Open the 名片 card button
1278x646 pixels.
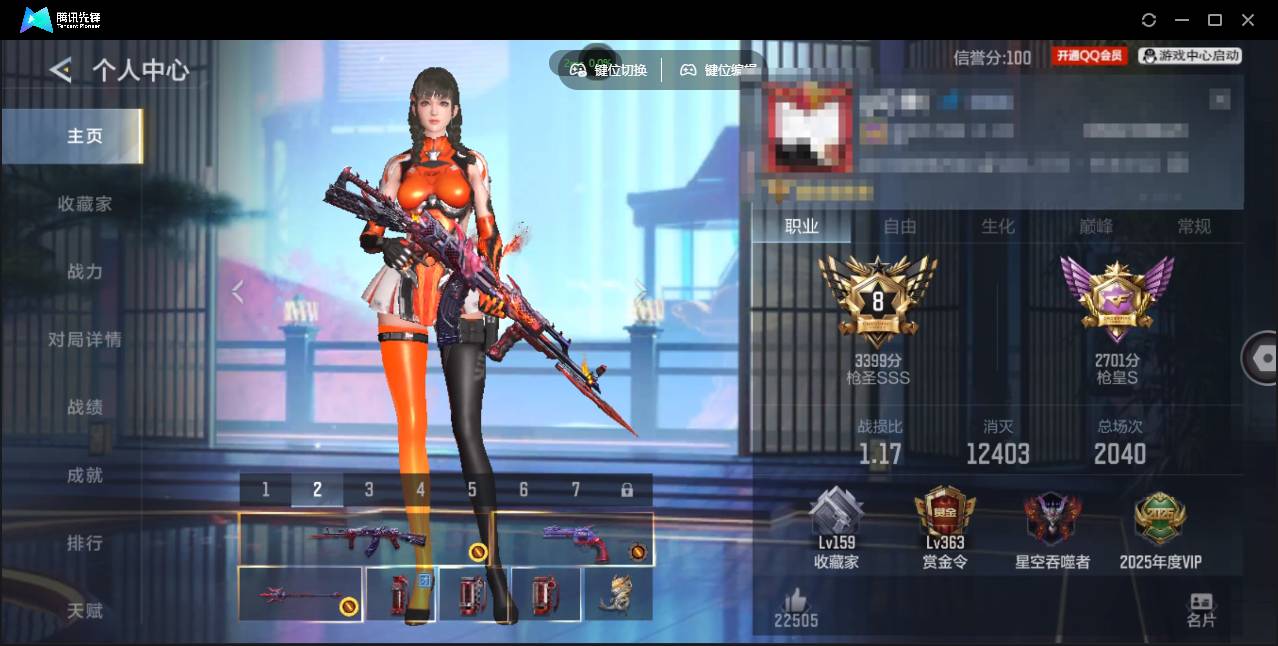pyautogui.click(x=1201, y=610)
